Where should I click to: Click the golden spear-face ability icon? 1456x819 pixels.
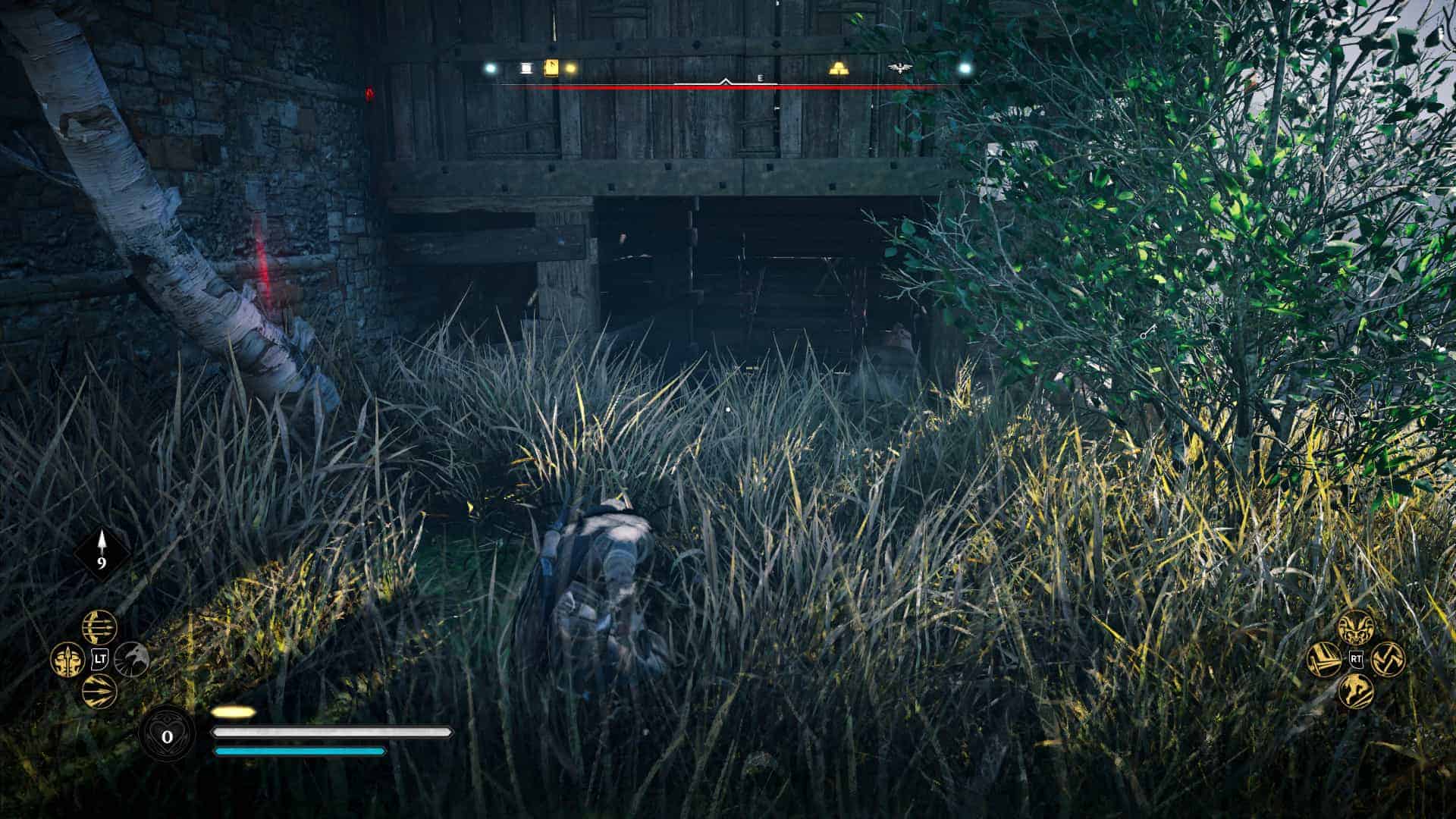[67, 660]
